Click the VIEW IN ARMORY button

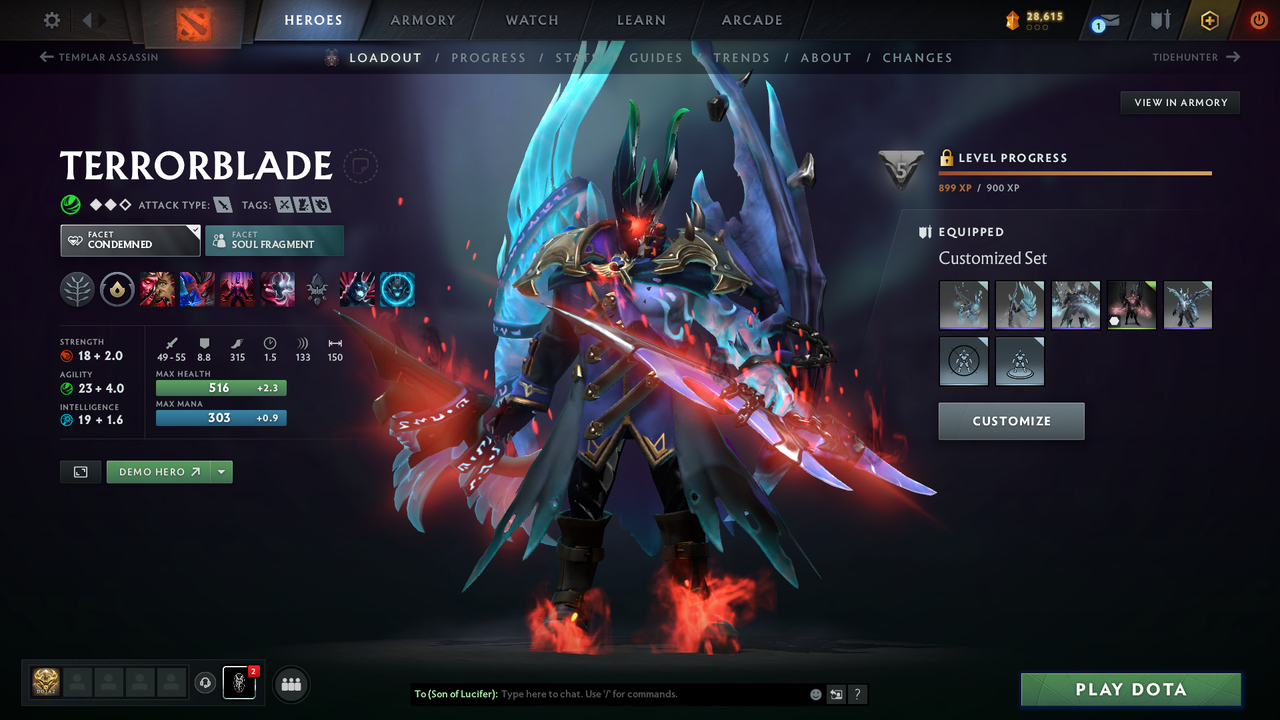tap(1179, 102)
